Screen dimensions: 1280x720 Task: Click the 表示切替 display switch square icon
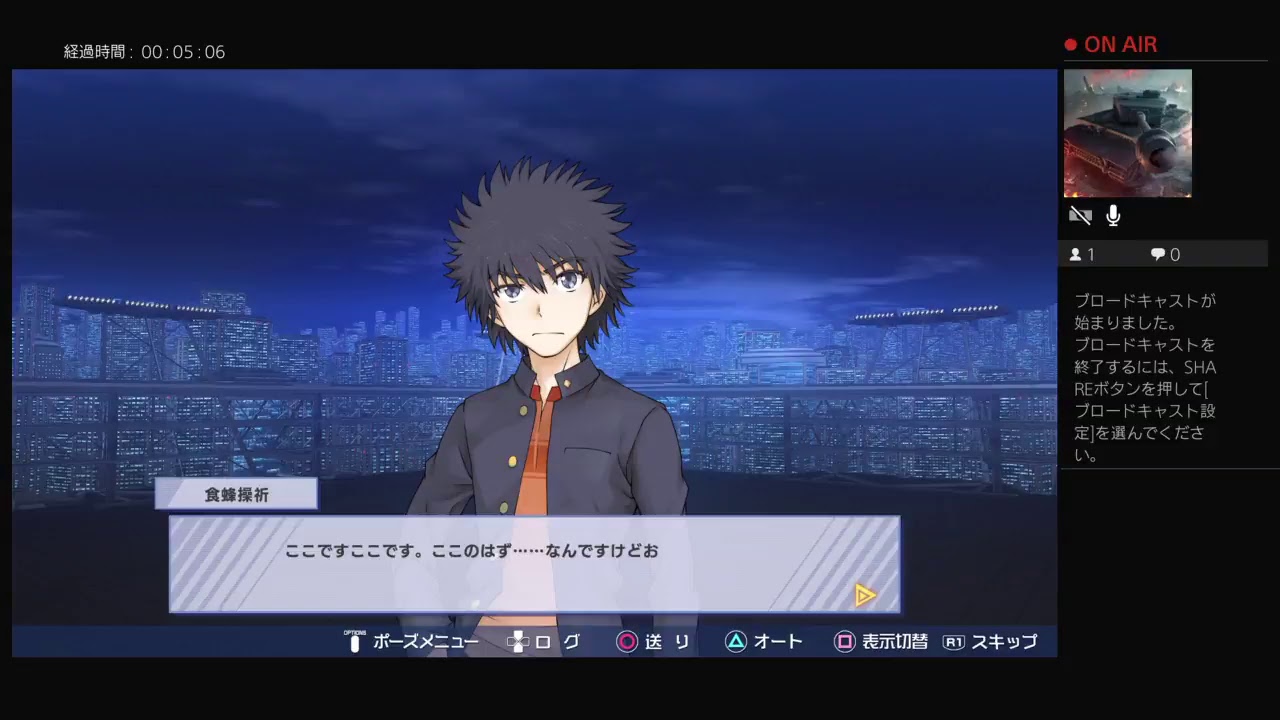845,642
